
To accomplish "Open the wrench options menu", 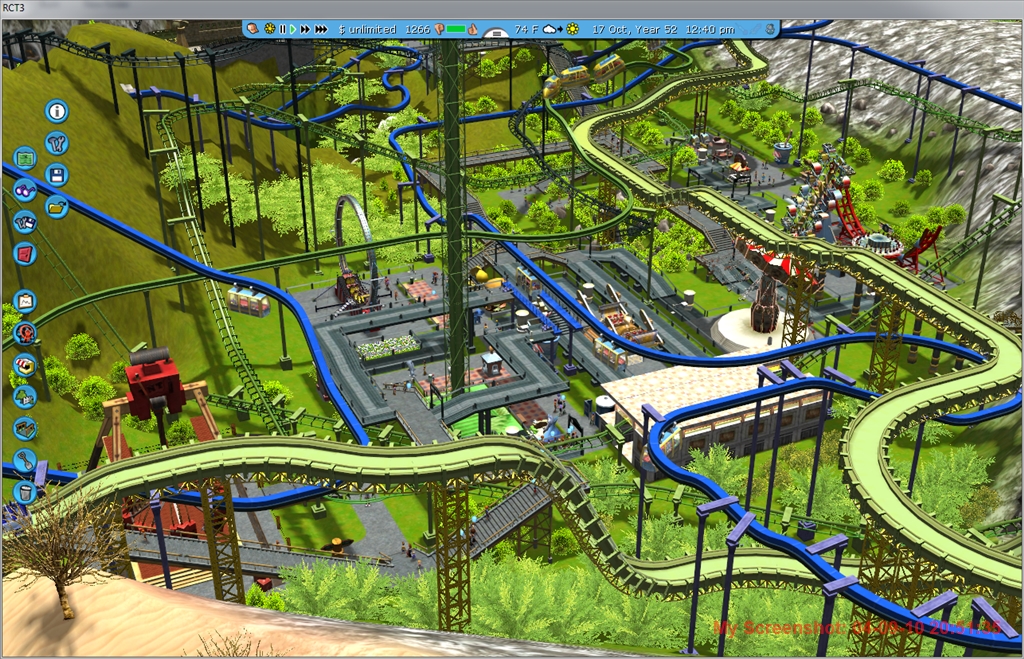I will (x=56, y=143).
